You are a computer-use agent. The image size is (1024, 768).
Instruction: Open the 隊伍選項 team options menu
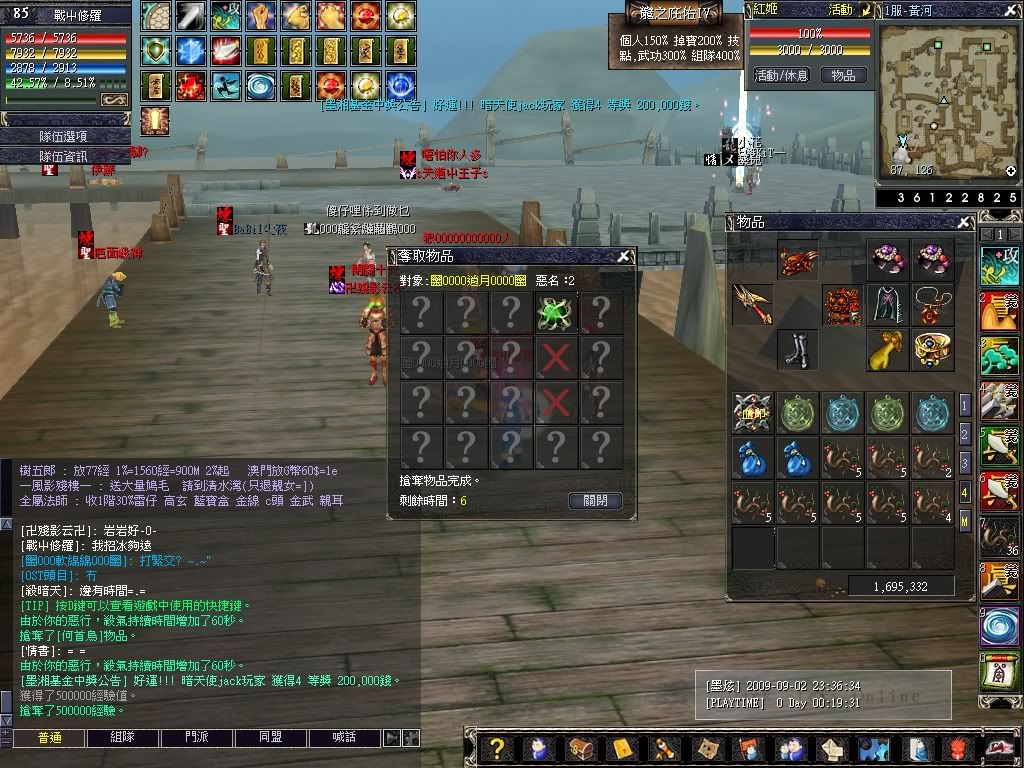pos(65,135)
